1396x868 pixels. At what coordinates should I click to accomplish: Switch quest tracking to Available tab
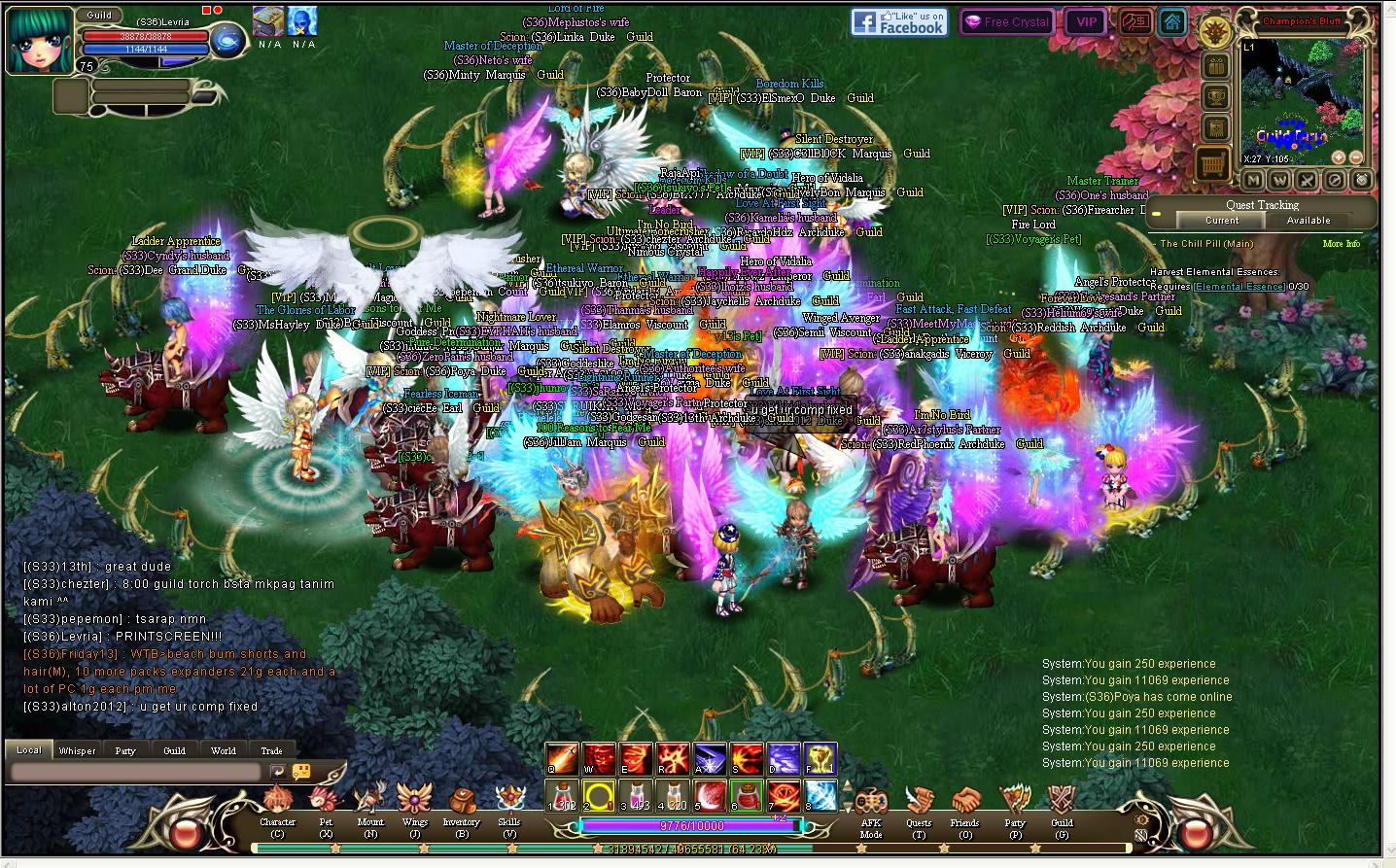(x=1309, y=221)
